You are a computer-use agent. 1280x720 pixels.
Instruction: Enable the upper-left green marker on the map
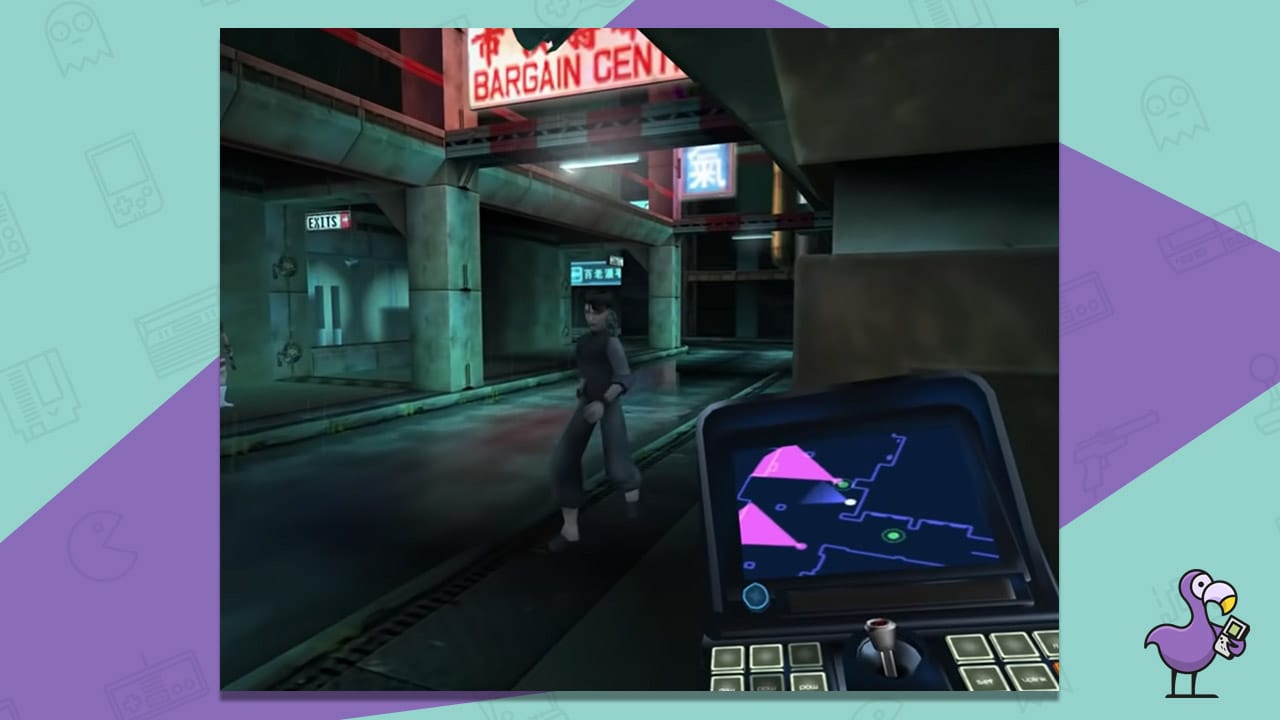pos(844,484)
